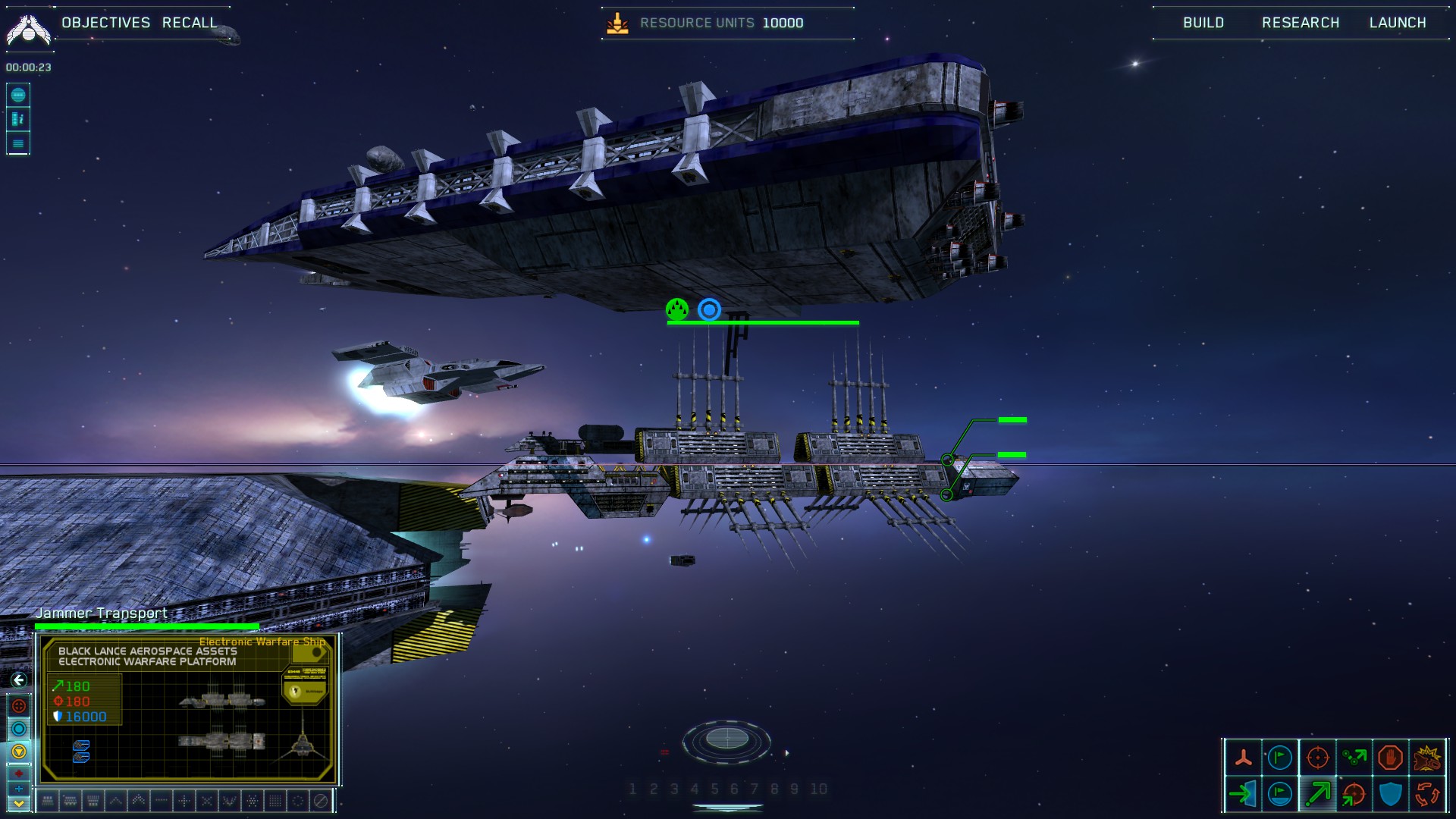Choose the blue shield Guard command
1456x819 pixels.
(1390, 794)
